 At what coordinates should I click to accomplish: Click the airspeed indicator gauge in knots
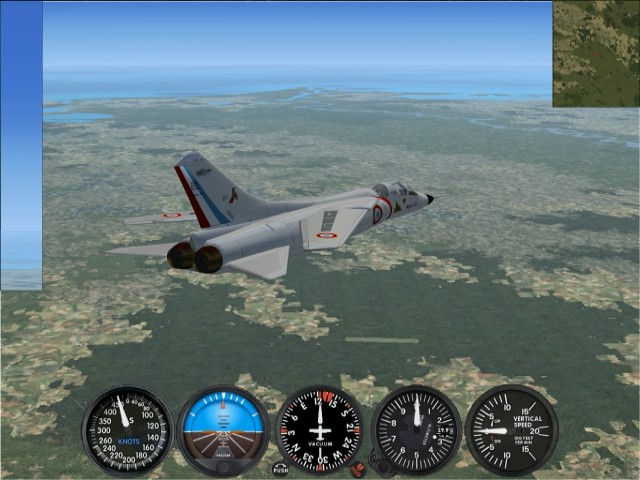[127, 430]
